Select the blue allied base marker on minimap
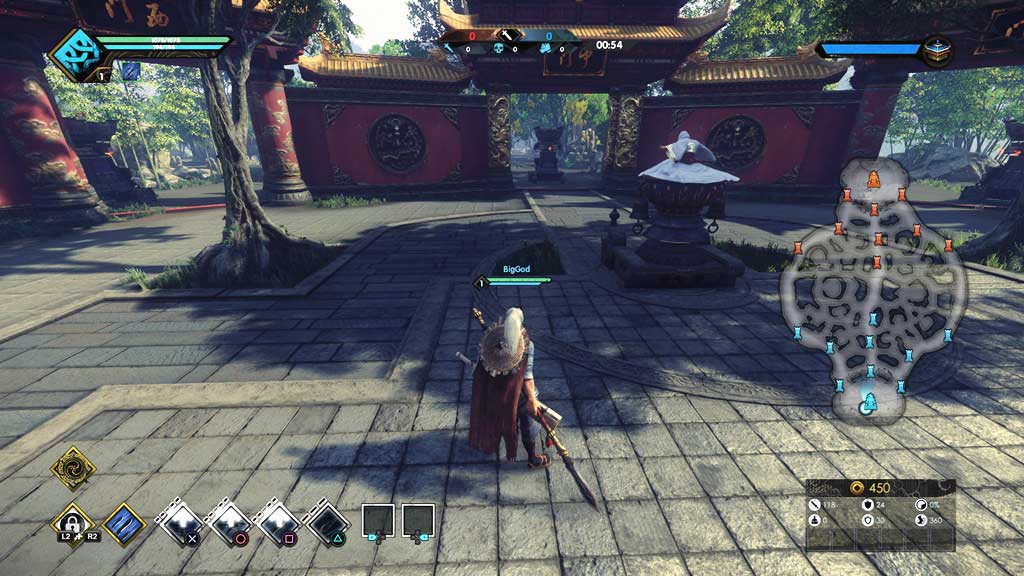This screenshot has height=576, width=1024. pyautogui.click(x=868, y=403)
